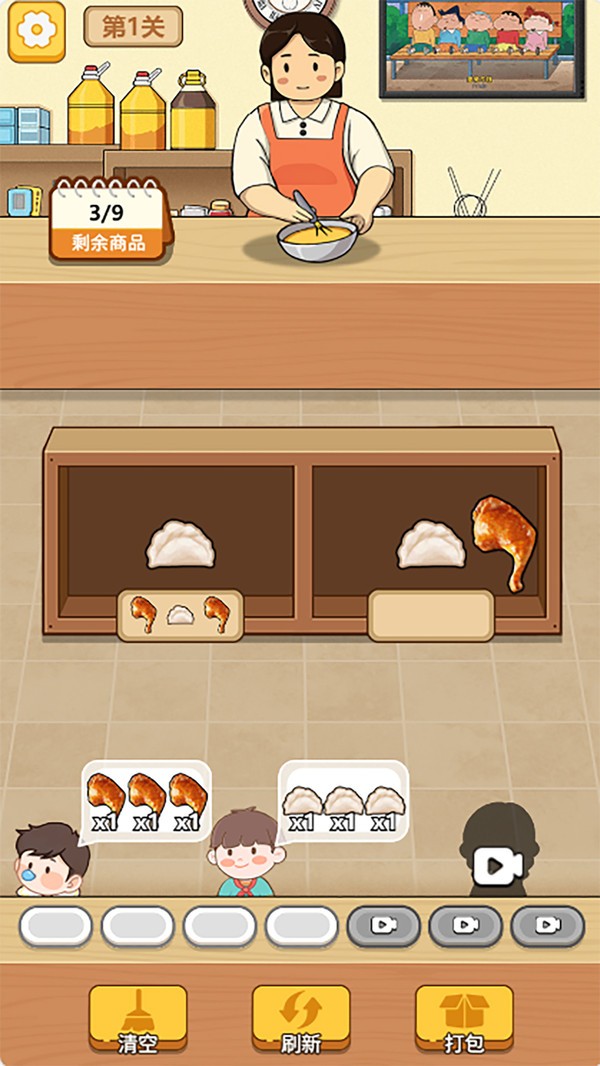Select the roasted chicken leg on the shelf
The image size is (600, 1066).
pos(504,540)
